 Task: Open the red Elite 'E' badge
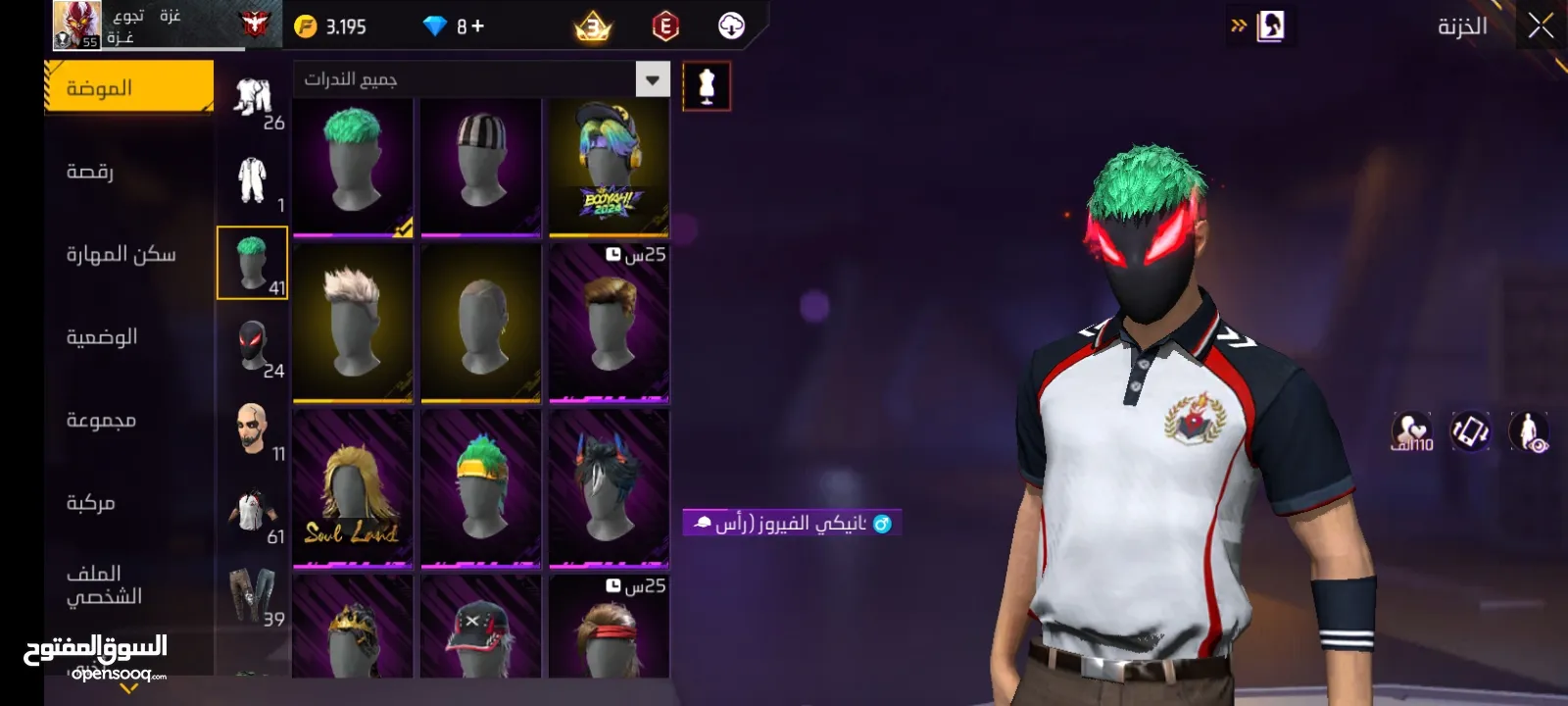tap(666, 25)
